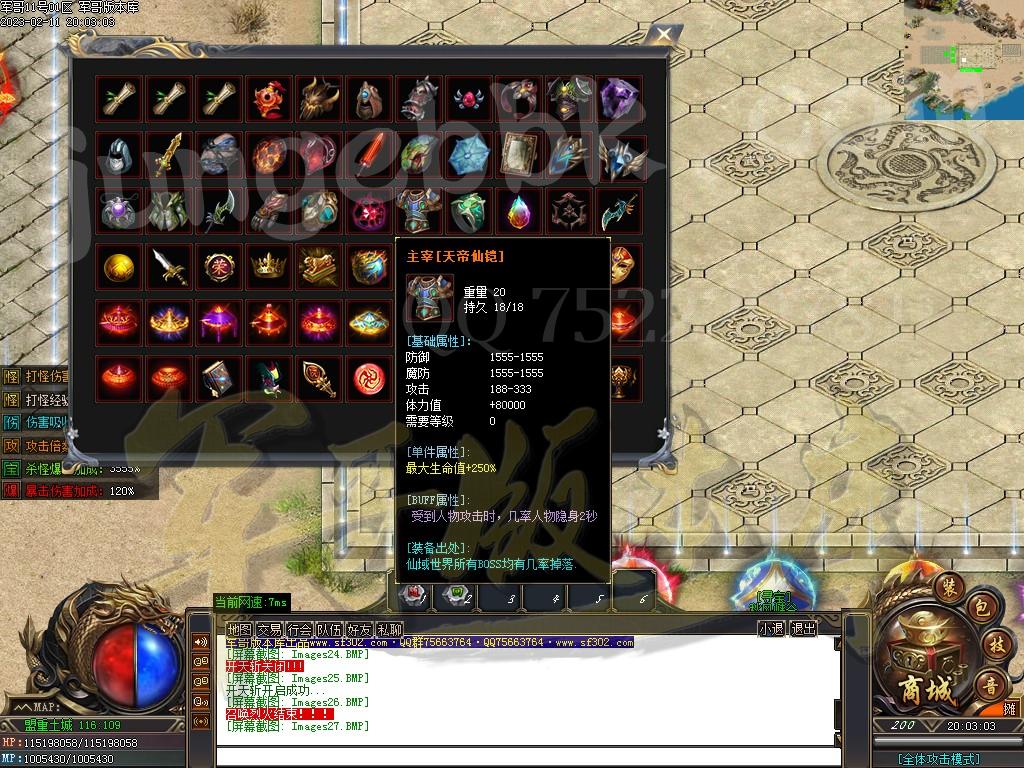Switch to the 私聊 private chat tab
Image resolution: width=1024 pixels, height=768 pixels.
click(389, 629)
